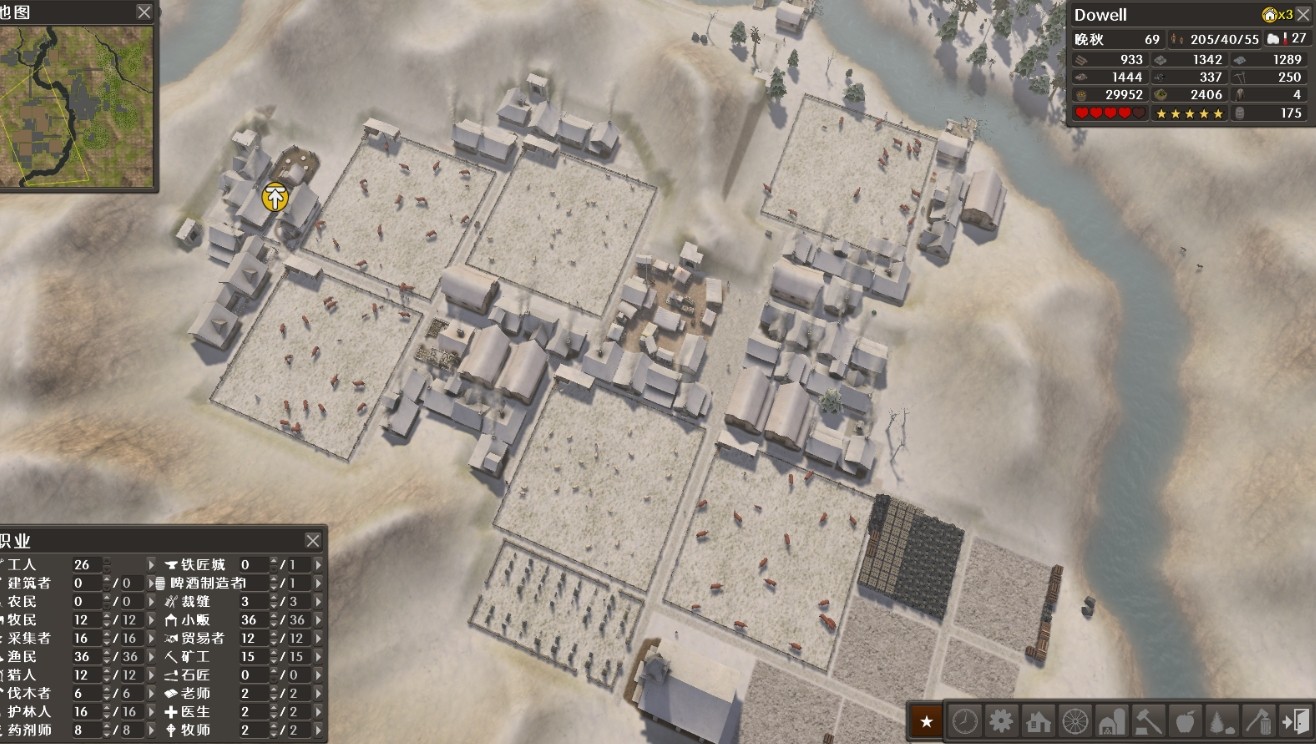Close the minimap panel

pos(145,12)
